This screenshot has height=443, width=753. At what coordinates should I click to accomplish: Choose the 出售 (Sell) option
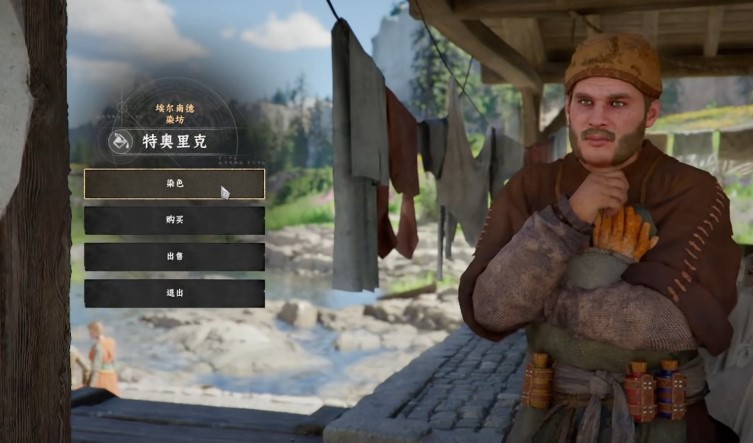174,257
